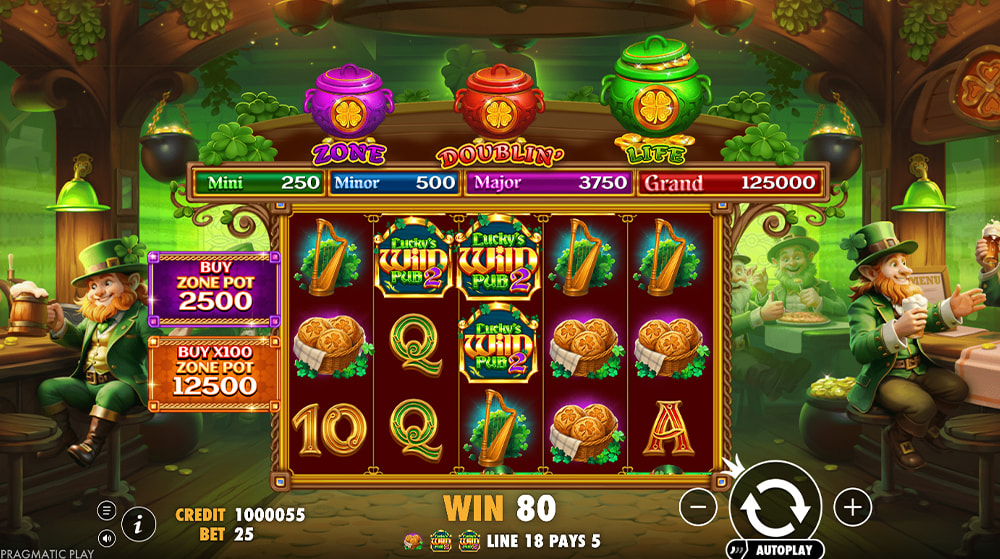Increase the bet with the plus button
Viewport: 1000px width, 559px height.
[x=852, y=507]
